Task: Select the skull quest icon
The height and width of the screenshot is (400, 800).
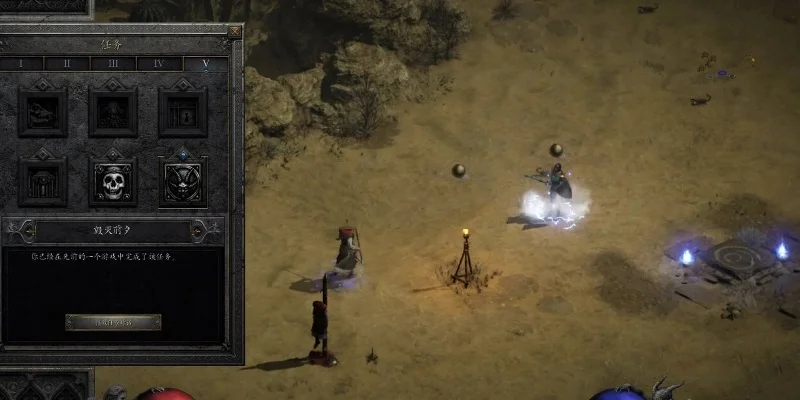Action: click(113, 182)
